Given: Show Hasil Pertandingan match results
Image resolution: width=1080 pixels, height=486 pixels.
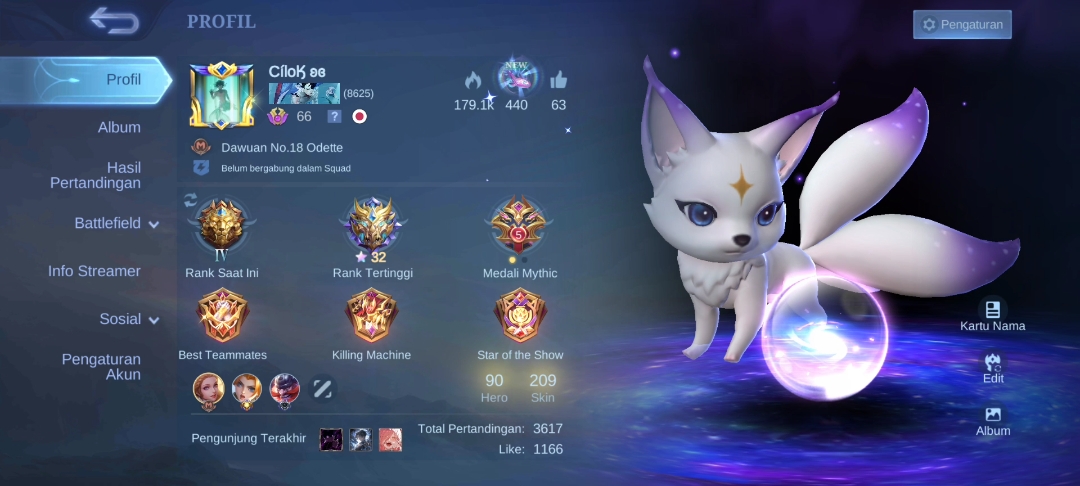Looking at the screenshot, I should pyautogui.click(x=96, y=175).
